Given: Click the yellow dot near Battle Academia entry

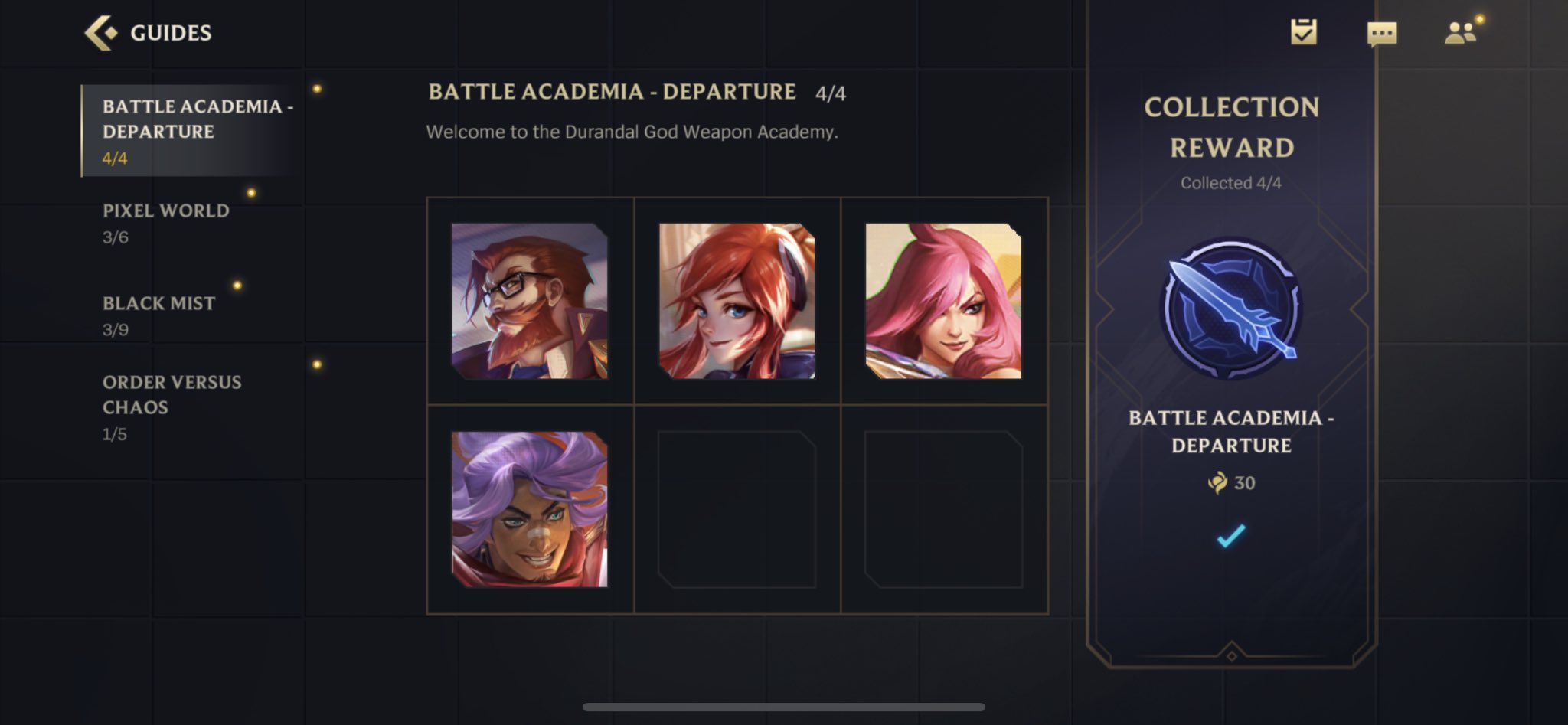Looking at the screenshot, I should click(317, 90).
